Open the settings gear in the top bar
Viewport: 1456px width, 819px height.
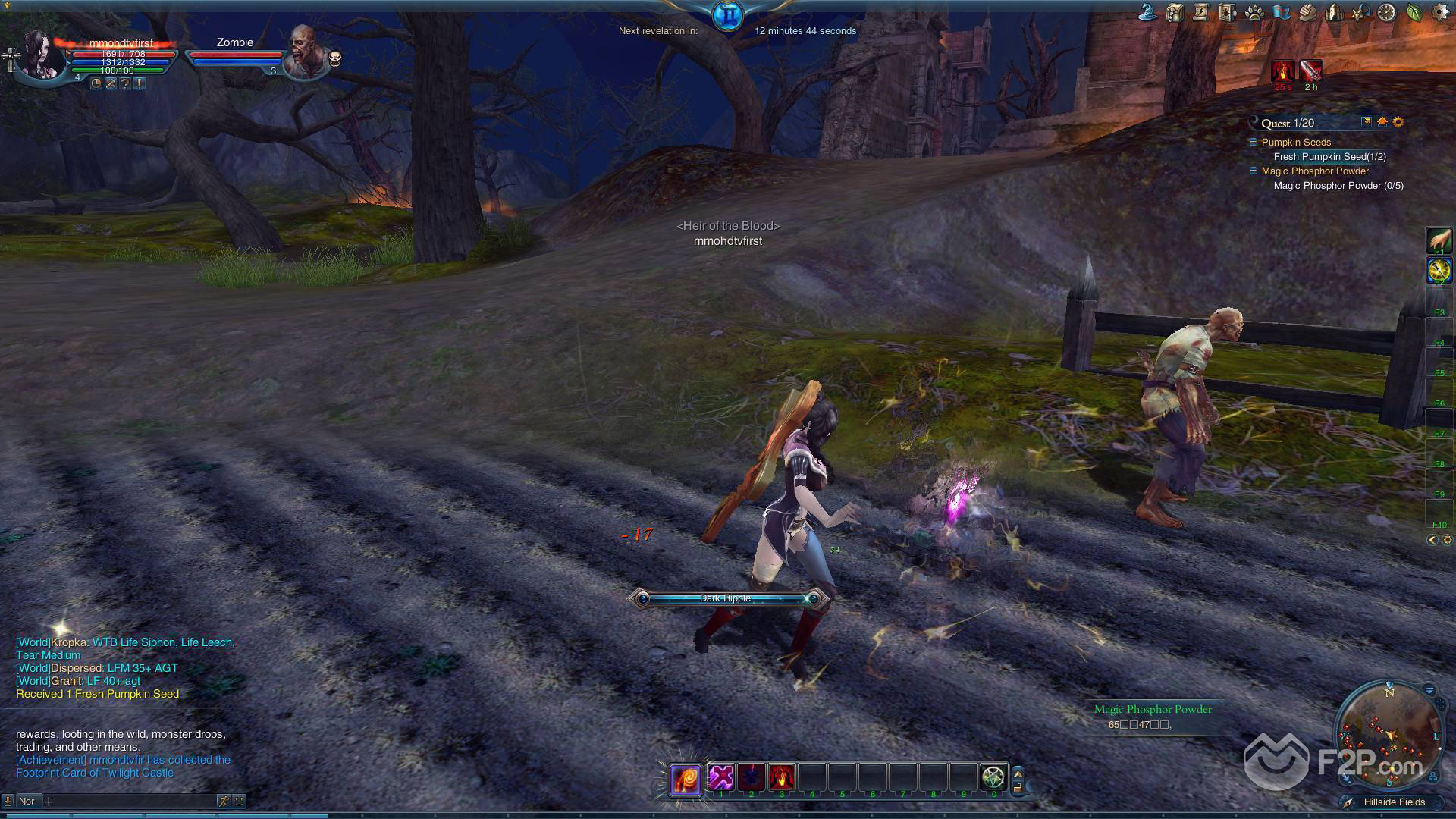click(1441, 12)
